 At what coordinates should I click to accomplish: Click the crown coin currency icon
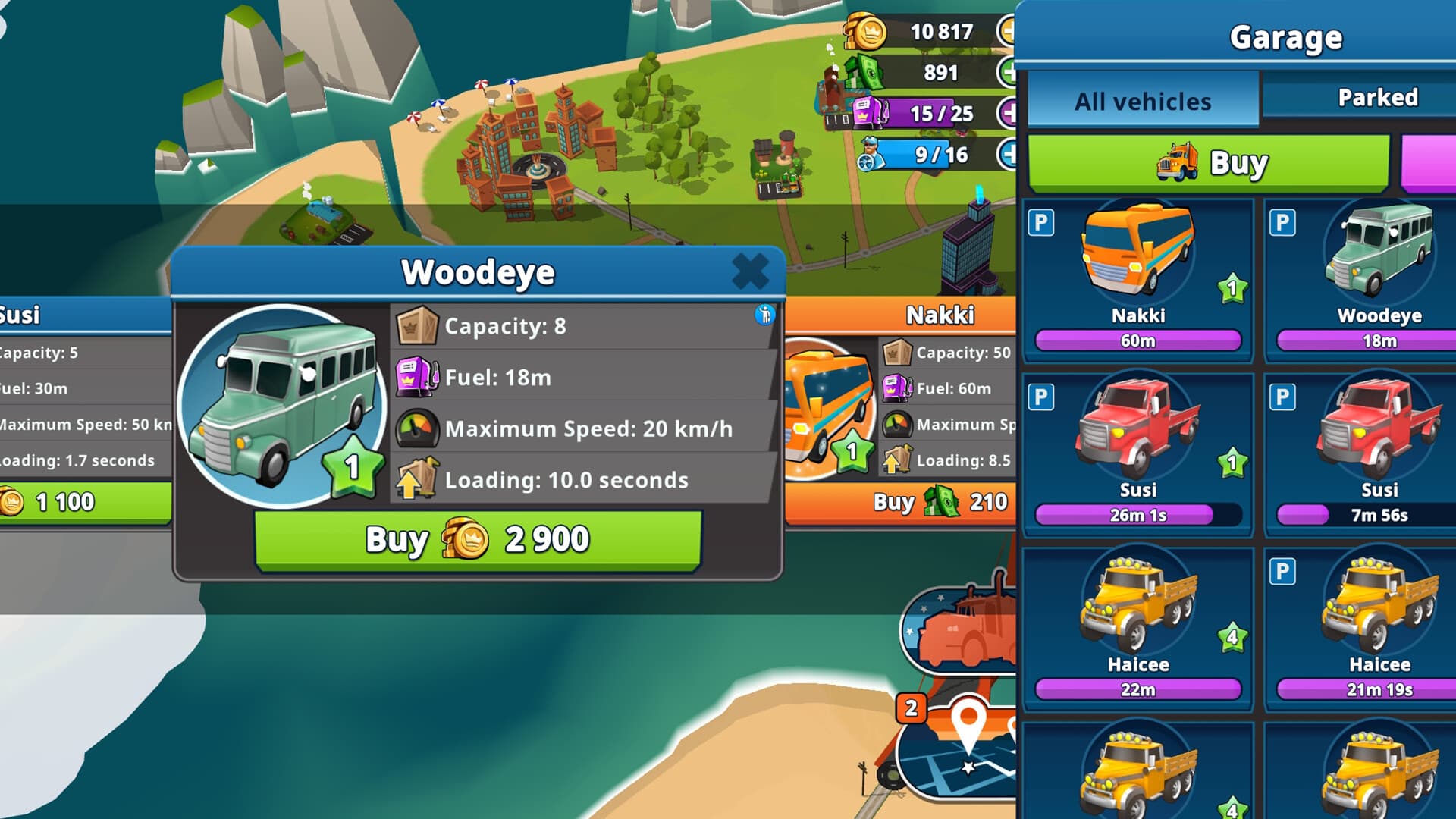point(864,32)
